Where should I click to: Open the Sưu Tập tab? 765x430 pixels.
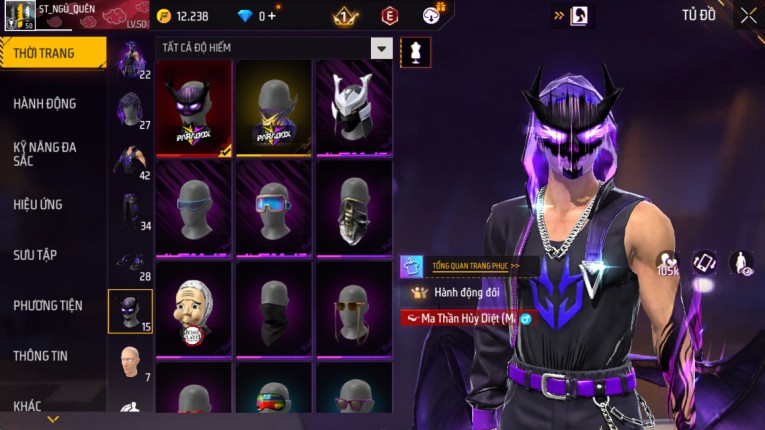pos(35,255)
